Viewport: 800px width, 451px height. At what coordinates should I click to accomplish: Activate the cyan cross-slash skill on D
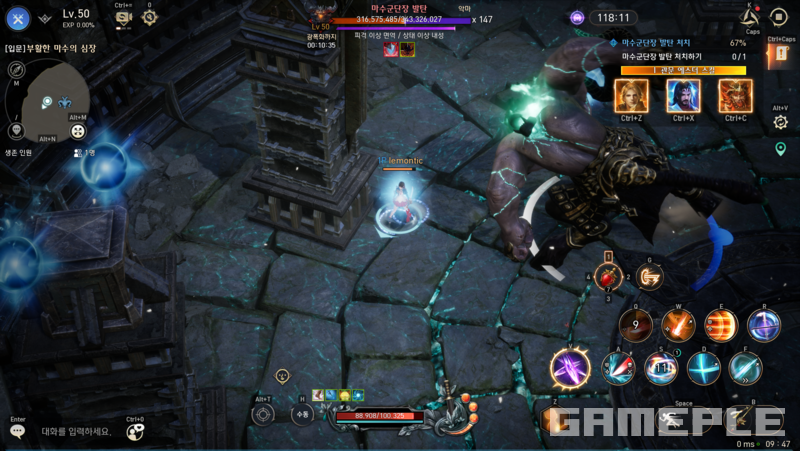coord(703,368)
